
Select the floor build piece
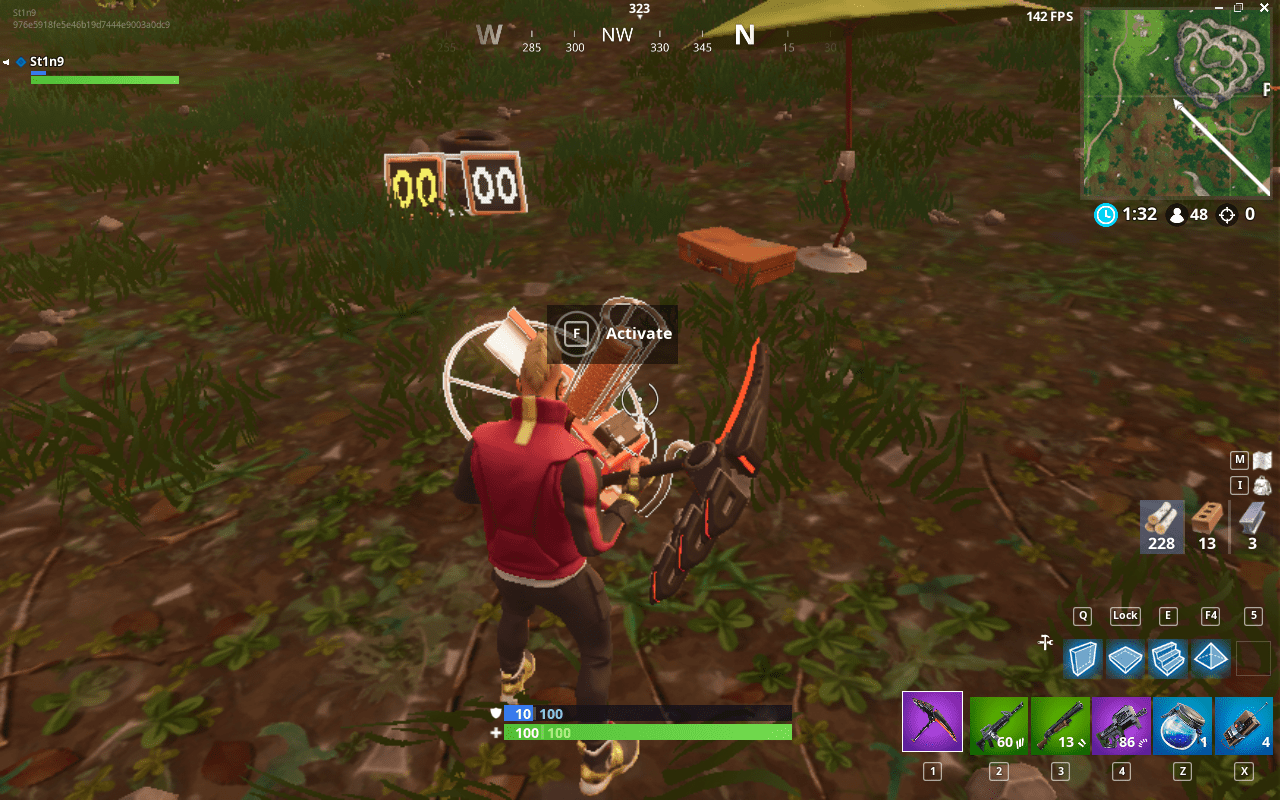1124,659
